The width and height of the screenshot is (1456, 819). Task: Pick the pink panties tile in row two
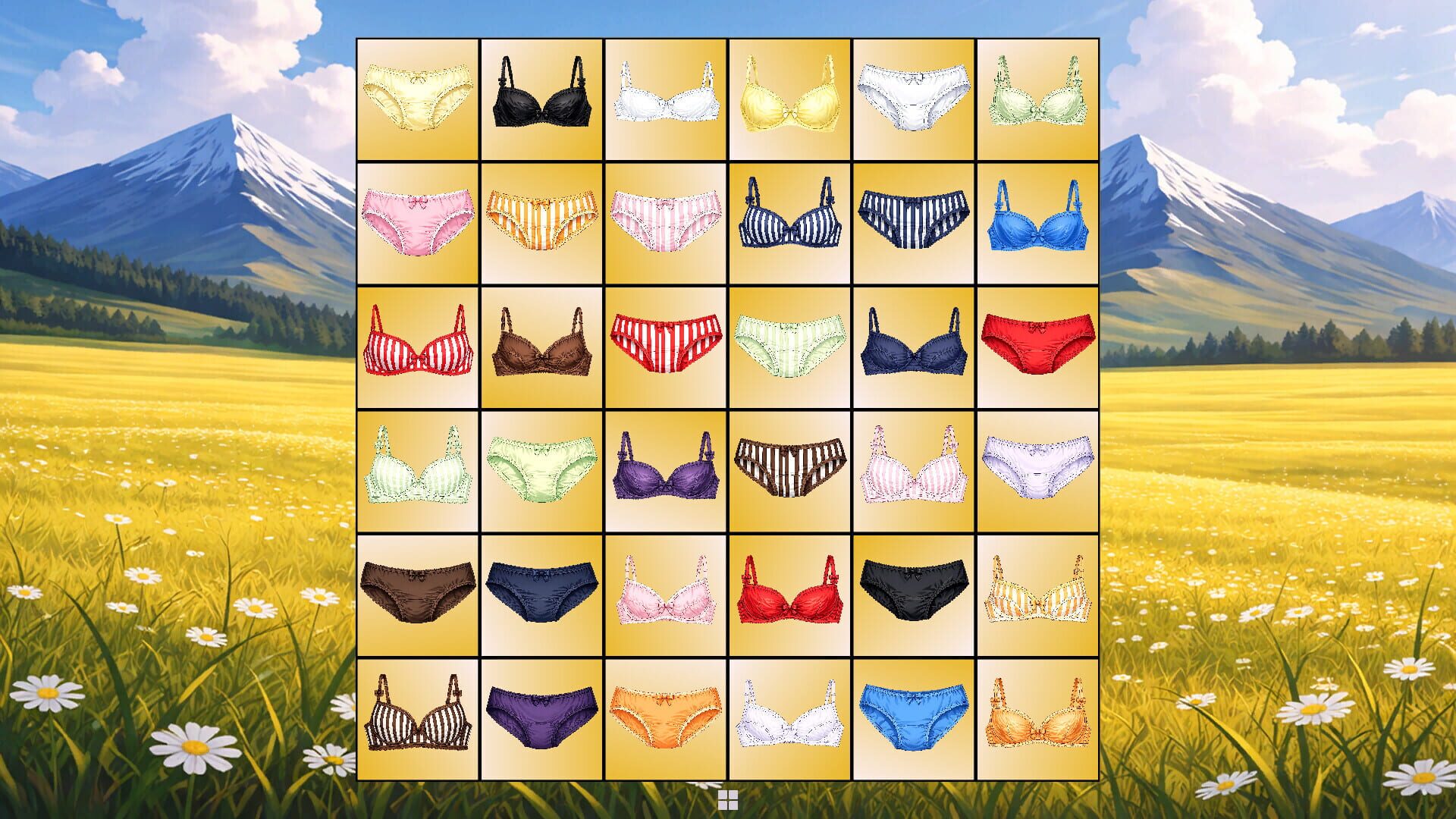click(x=417, y=222)
